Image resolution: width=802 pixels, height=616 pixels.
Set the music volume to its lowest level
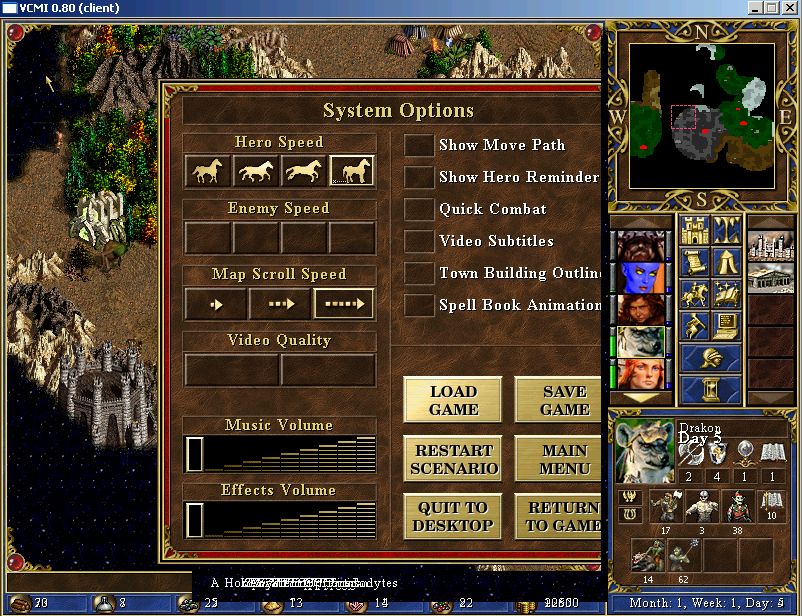(x=195, y=454)
